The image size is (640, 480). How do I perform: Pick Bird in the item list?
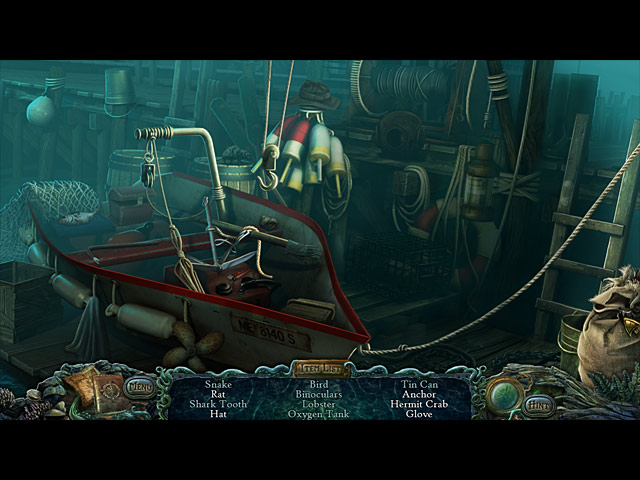(x=319, y=384)
